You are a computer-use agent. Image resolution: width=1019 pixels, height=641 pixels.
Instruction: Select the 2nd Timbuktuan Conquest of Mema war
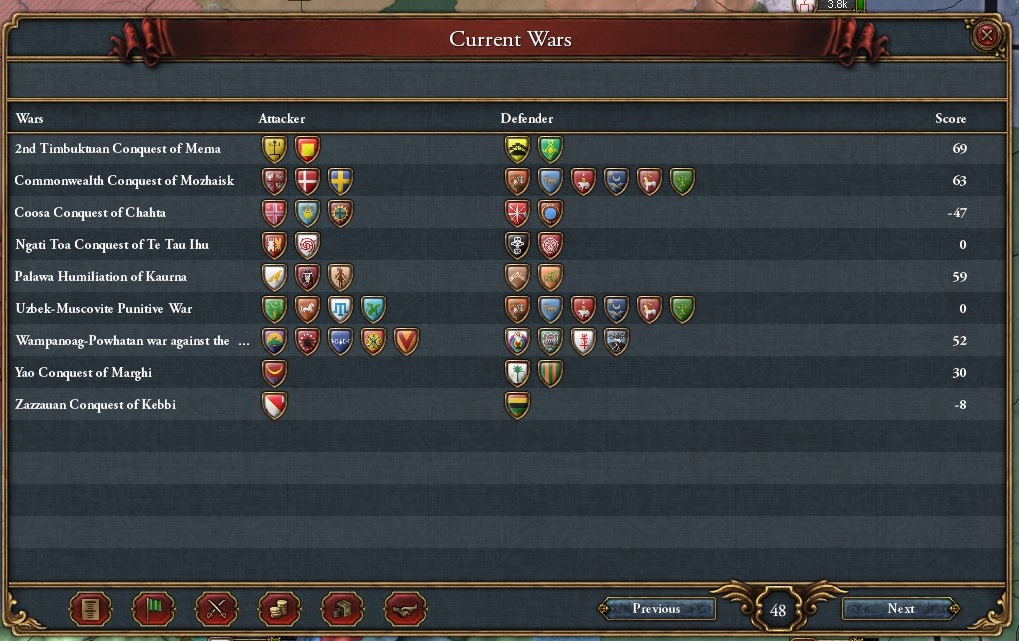[117, 149]
